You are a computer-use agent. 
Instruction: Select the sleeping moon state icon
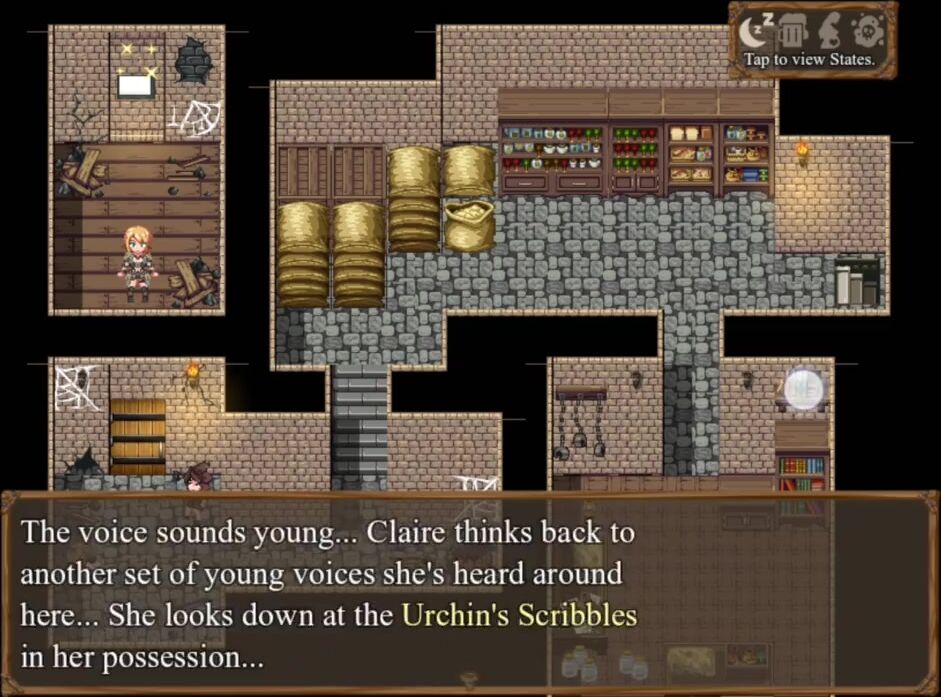click(753, 32)
